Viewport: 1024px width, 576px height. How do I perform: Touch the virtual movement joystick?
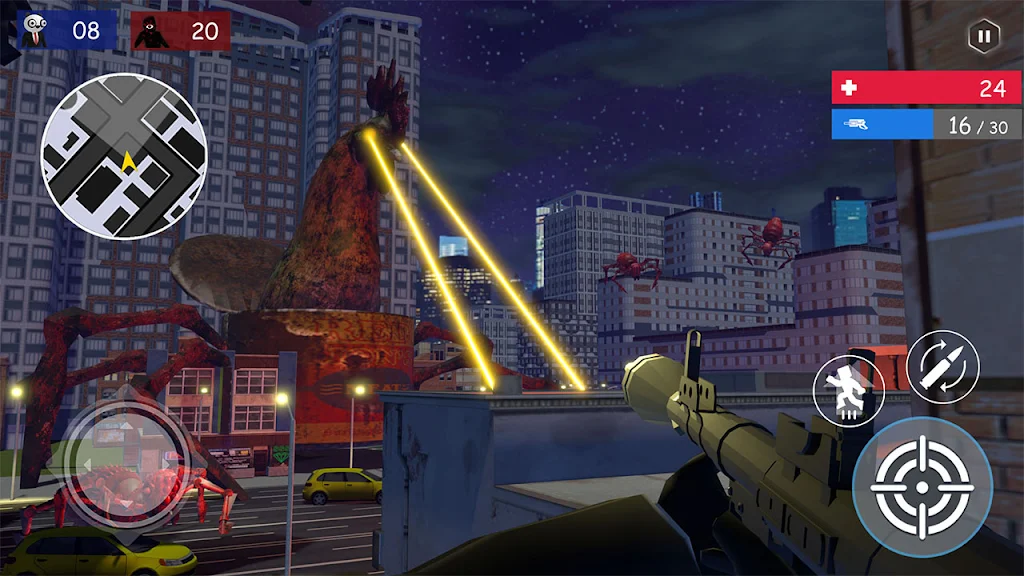[x=126, y=462]
